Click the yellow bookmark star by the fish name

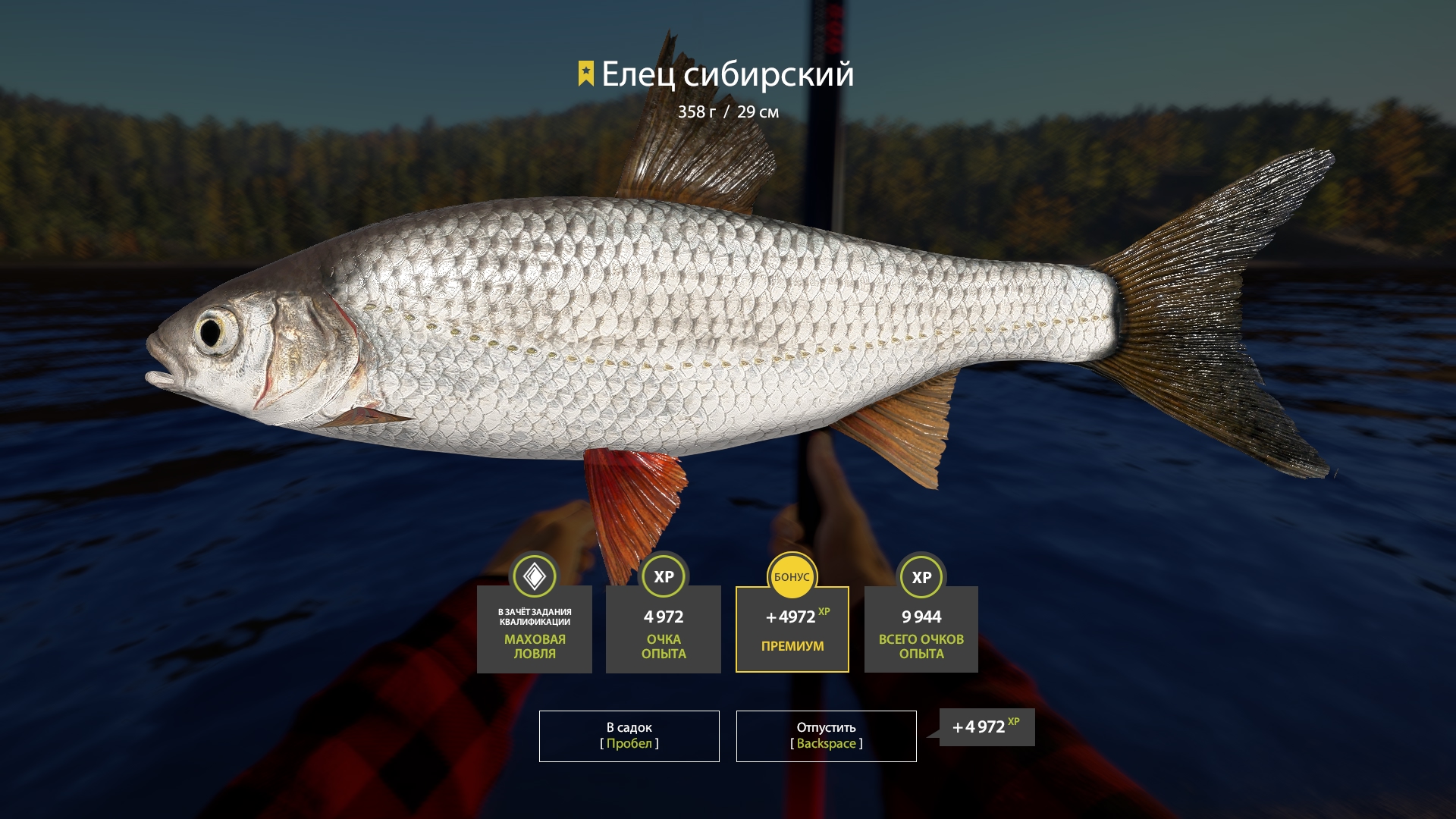tap(585, 74)
